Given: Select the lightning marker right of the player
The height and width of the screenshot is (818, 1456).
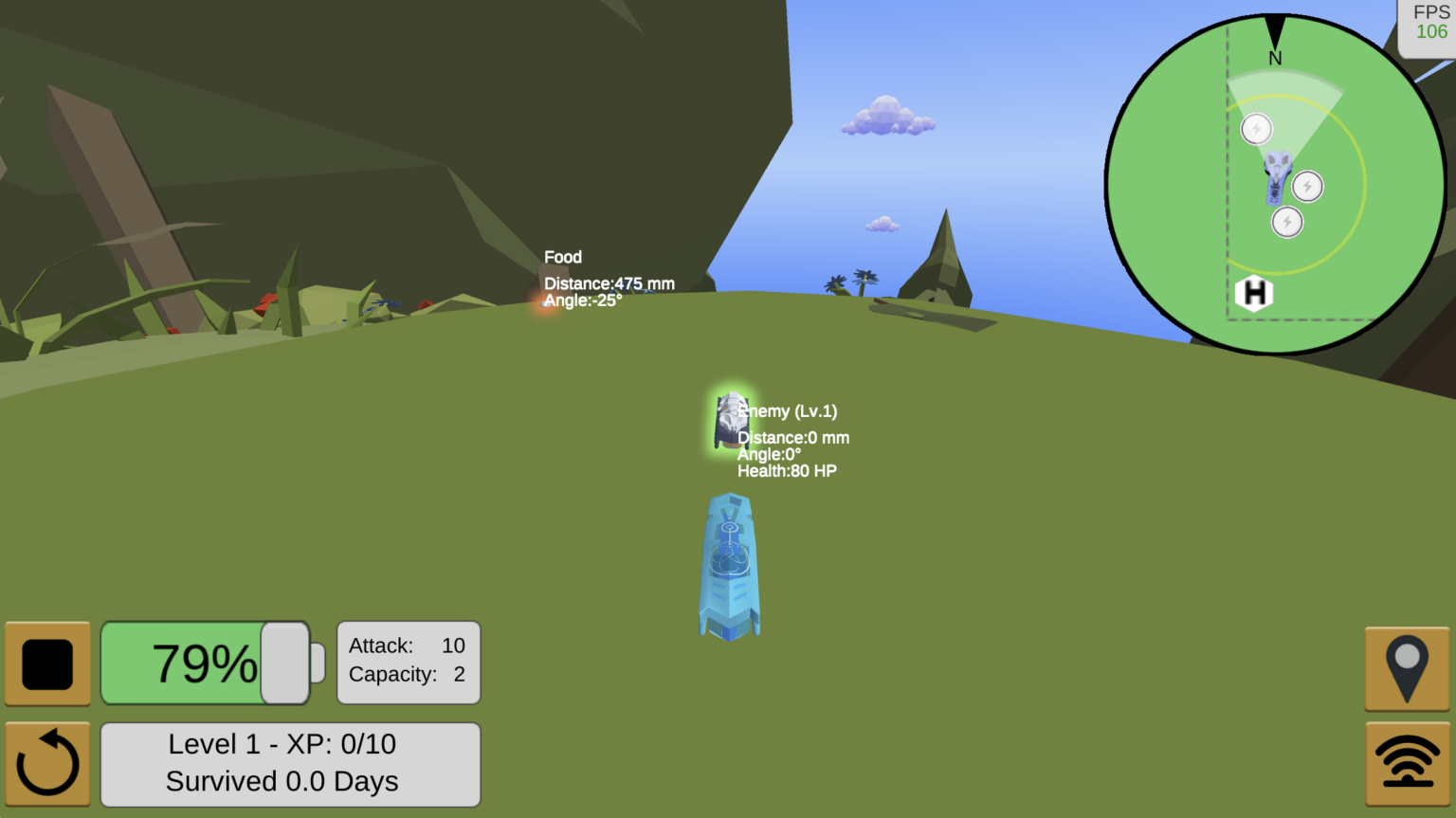Looking at the screenshot, I should pyautogui.click(x=1307, y=187).
